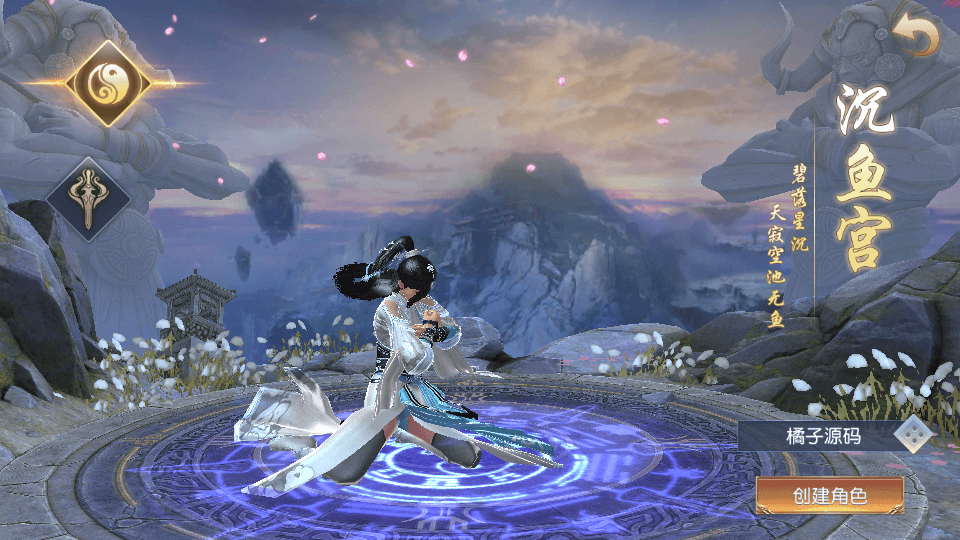Click the 创建角色 create character button

(829, 495)
